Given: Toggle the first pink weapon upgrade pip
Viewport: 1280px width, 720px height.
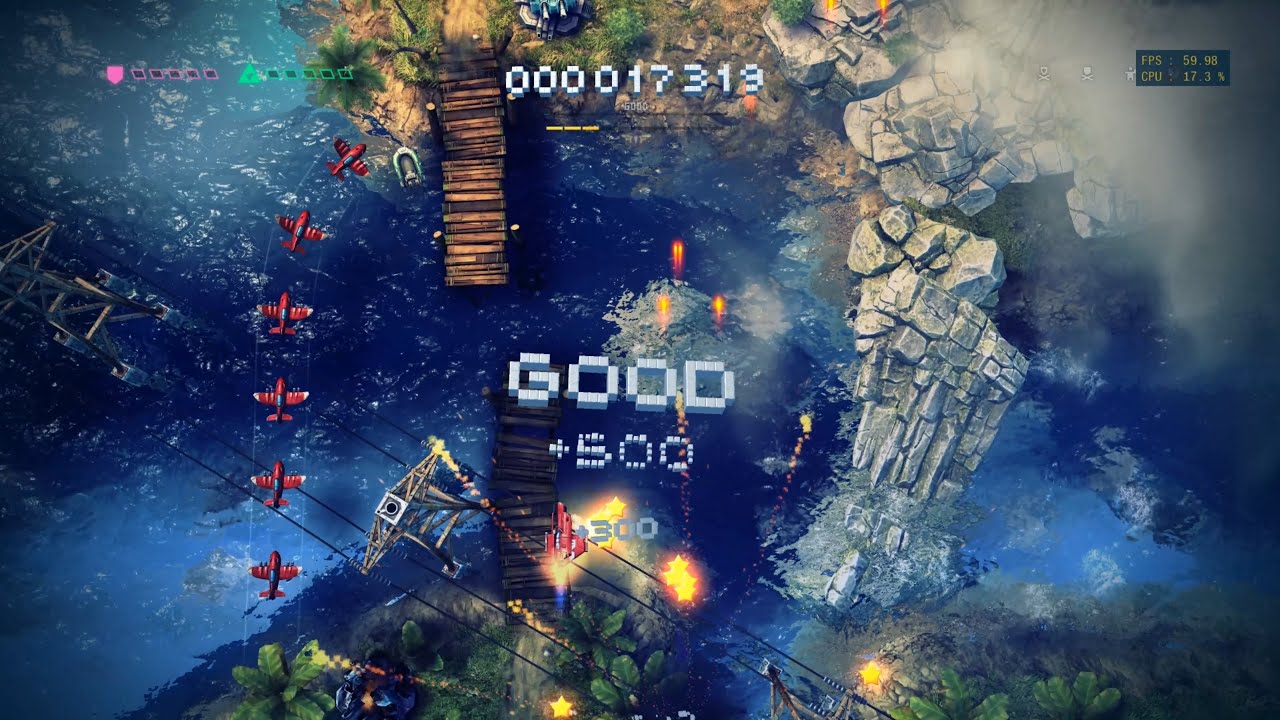Looking at the screenshot, I should [x=138, y=73].
